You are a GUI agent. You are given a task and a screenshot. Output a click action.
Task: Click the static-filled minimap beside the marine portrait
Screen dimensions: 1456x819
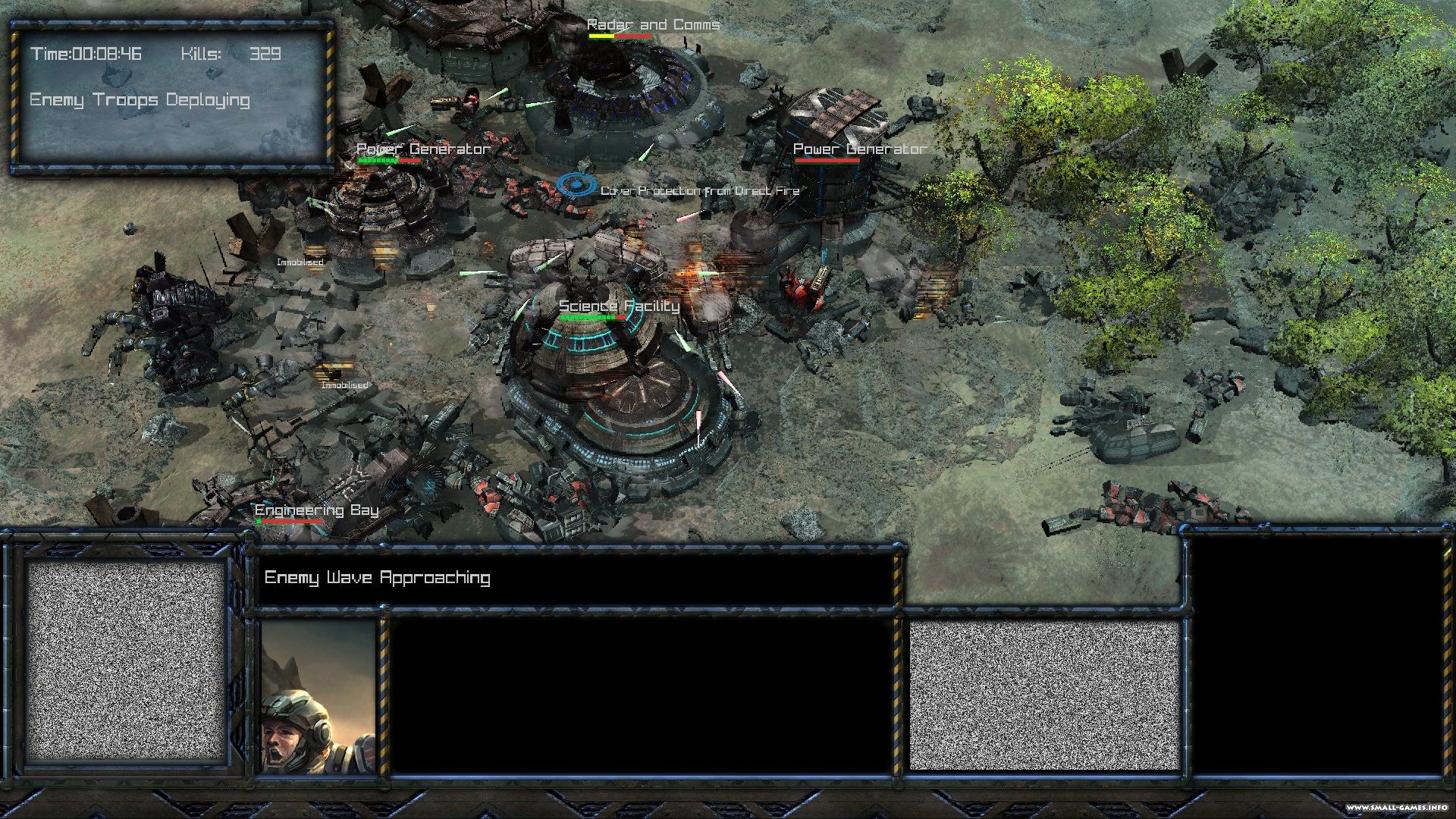pos(127,660)
